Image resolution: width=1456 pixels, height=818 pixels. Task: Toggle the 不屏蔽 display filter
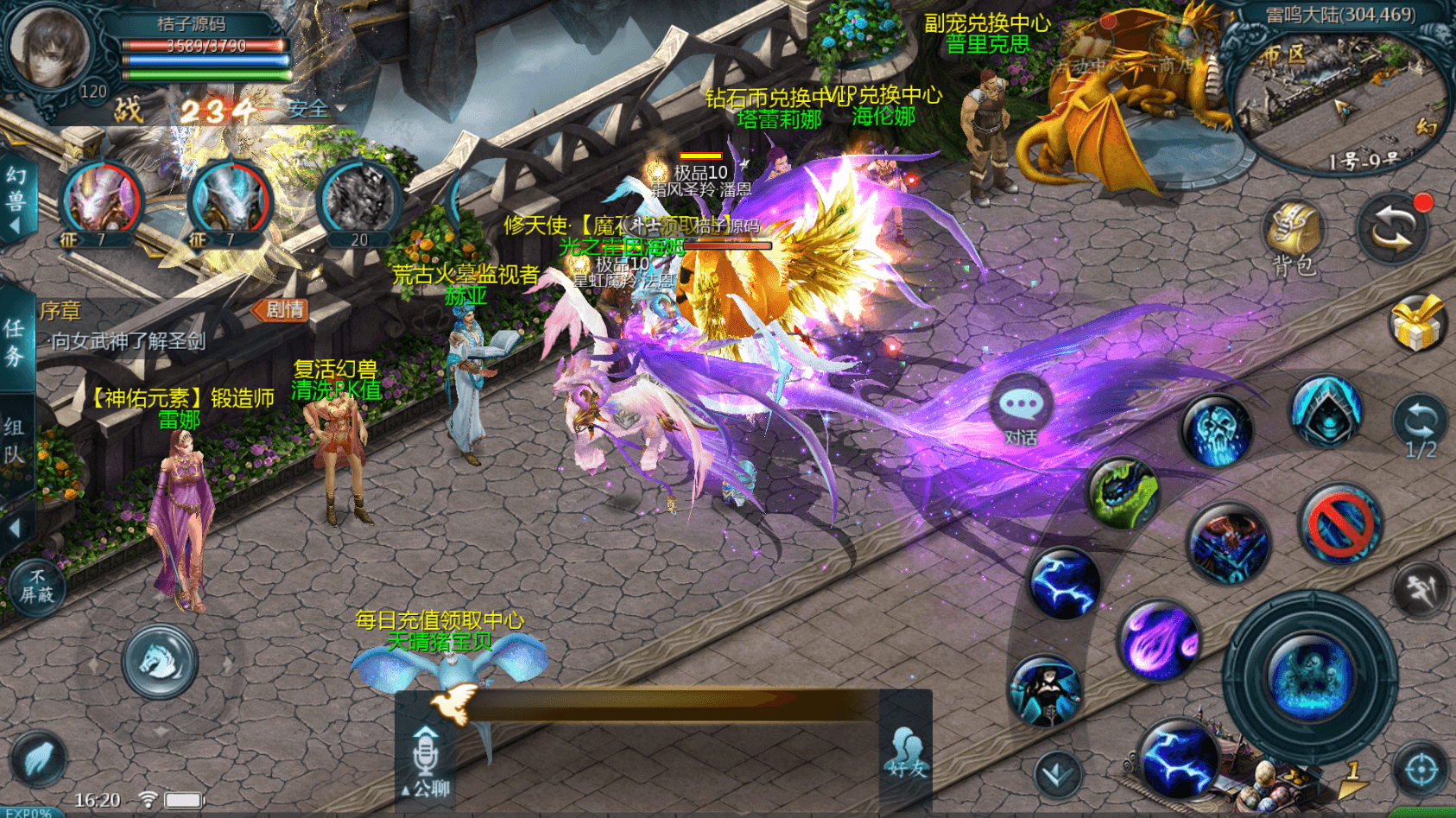click(36, 587)
